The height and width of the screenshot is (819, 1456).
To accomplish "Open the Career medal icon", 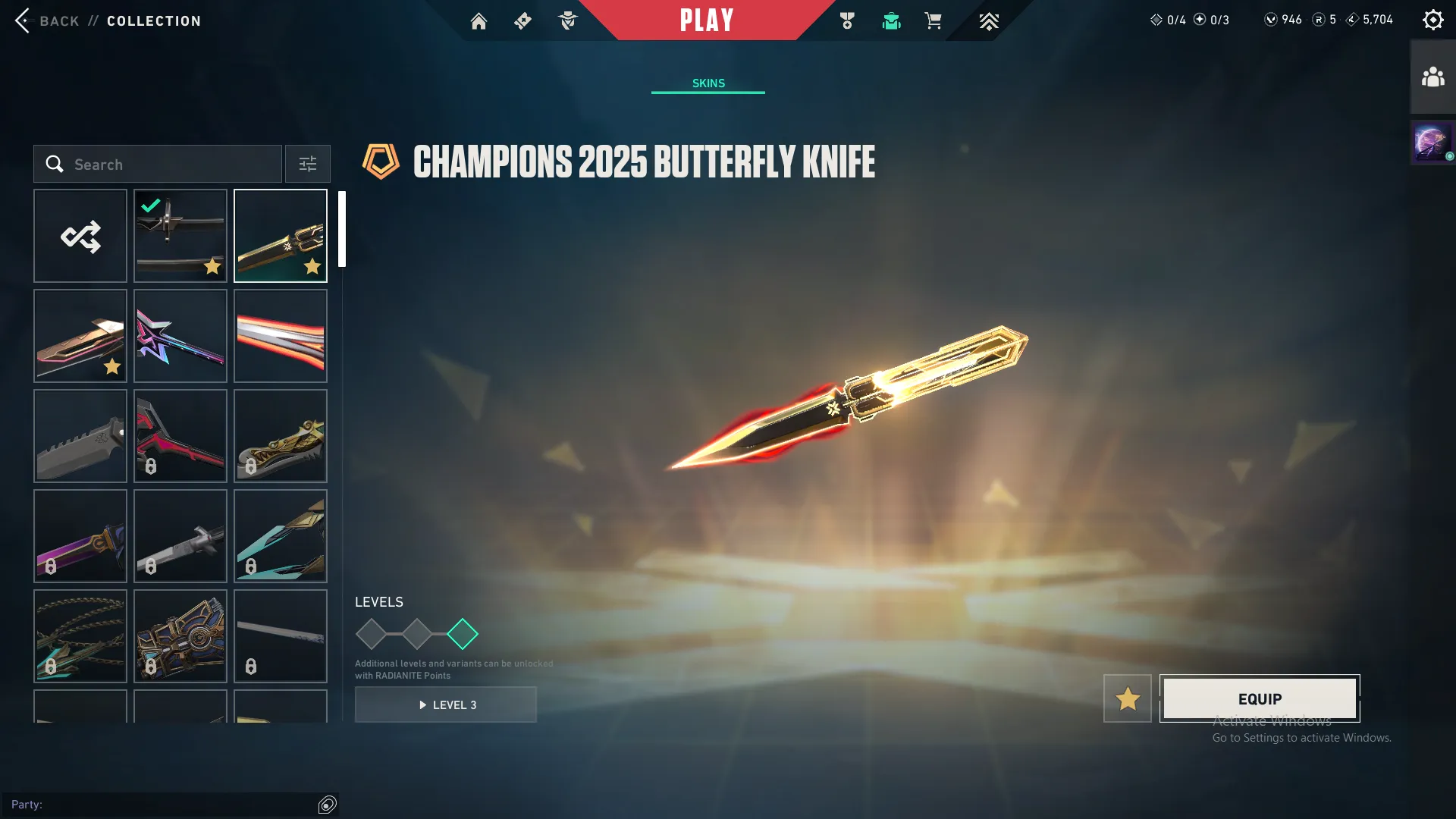I will (x=847, y=20).
